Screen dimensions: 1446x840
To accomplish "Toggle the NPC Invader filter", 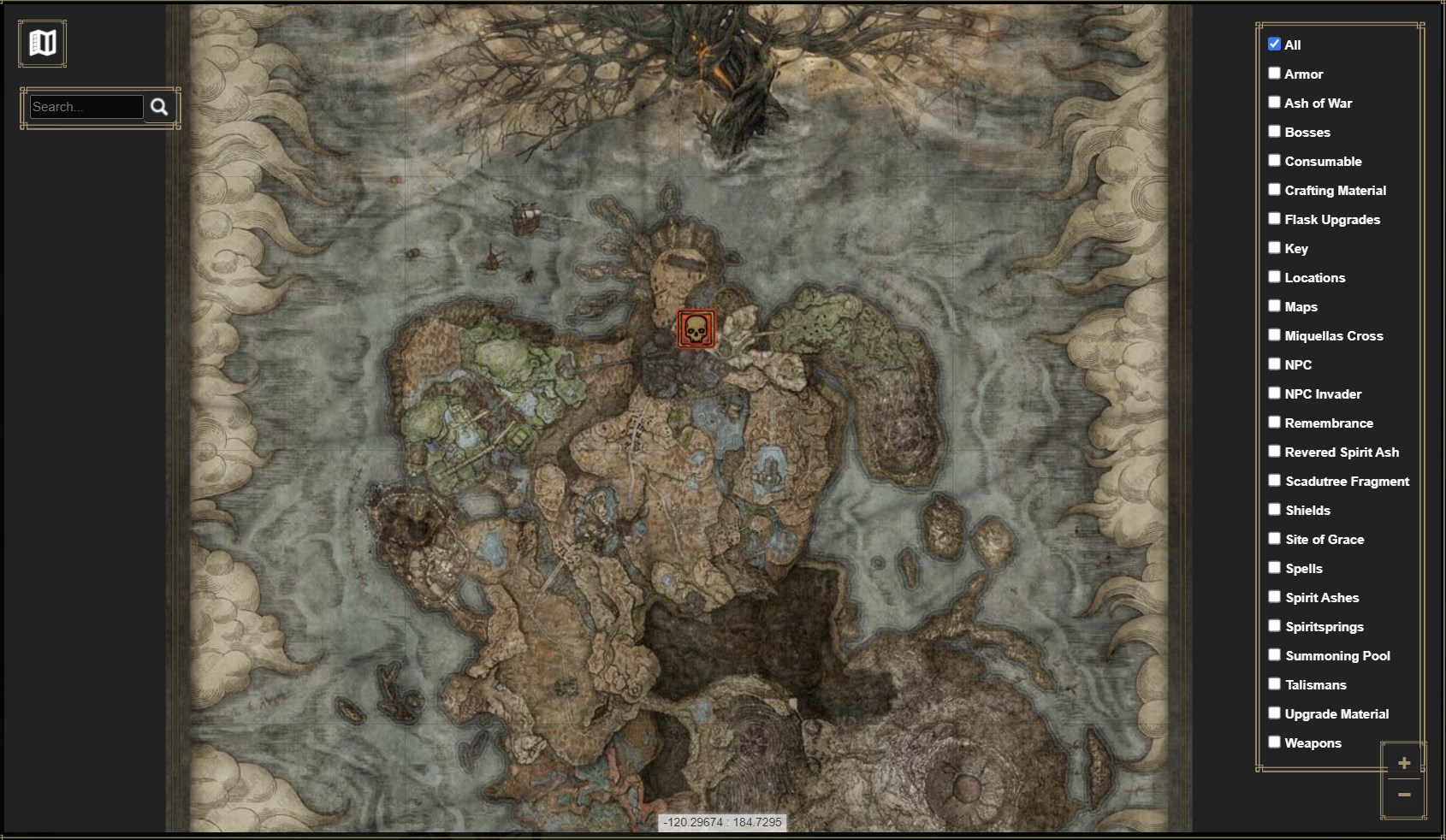I will click(x=1275, y=393).
